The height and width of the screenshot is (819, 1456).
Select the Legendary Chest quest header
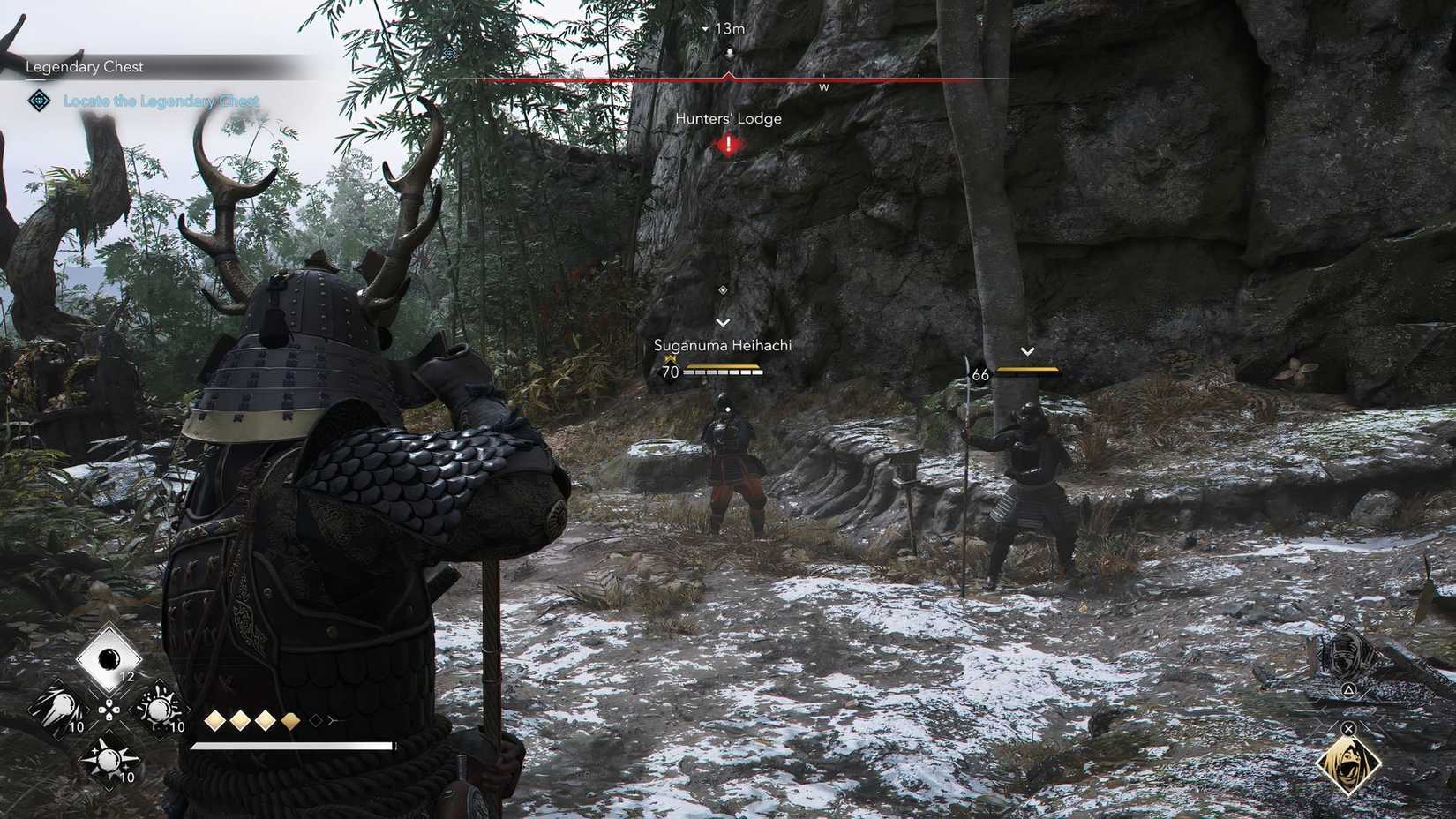tap(85, 66)
